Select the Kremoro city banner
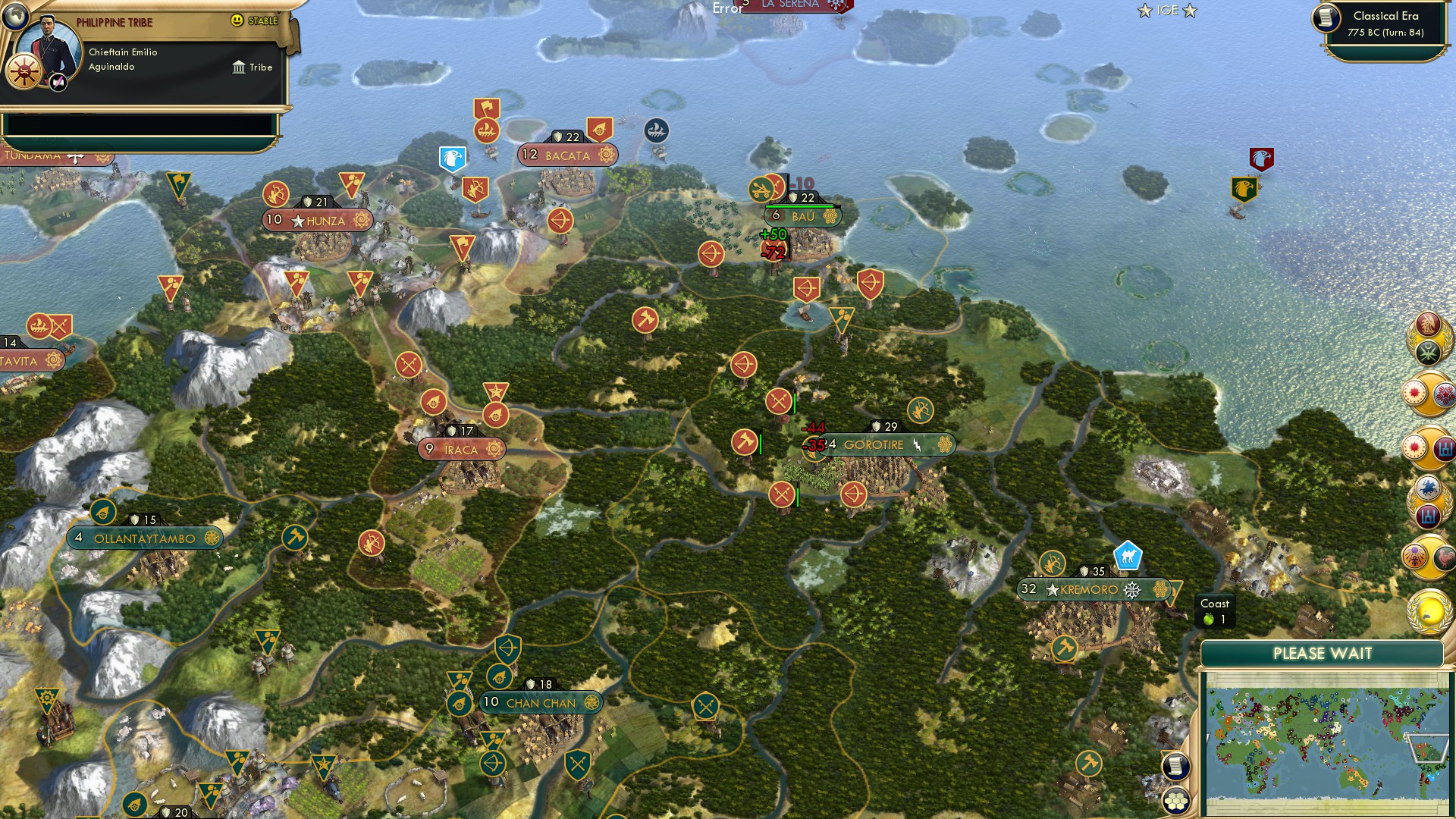The image size is (1456, 819). point(1087,589)
